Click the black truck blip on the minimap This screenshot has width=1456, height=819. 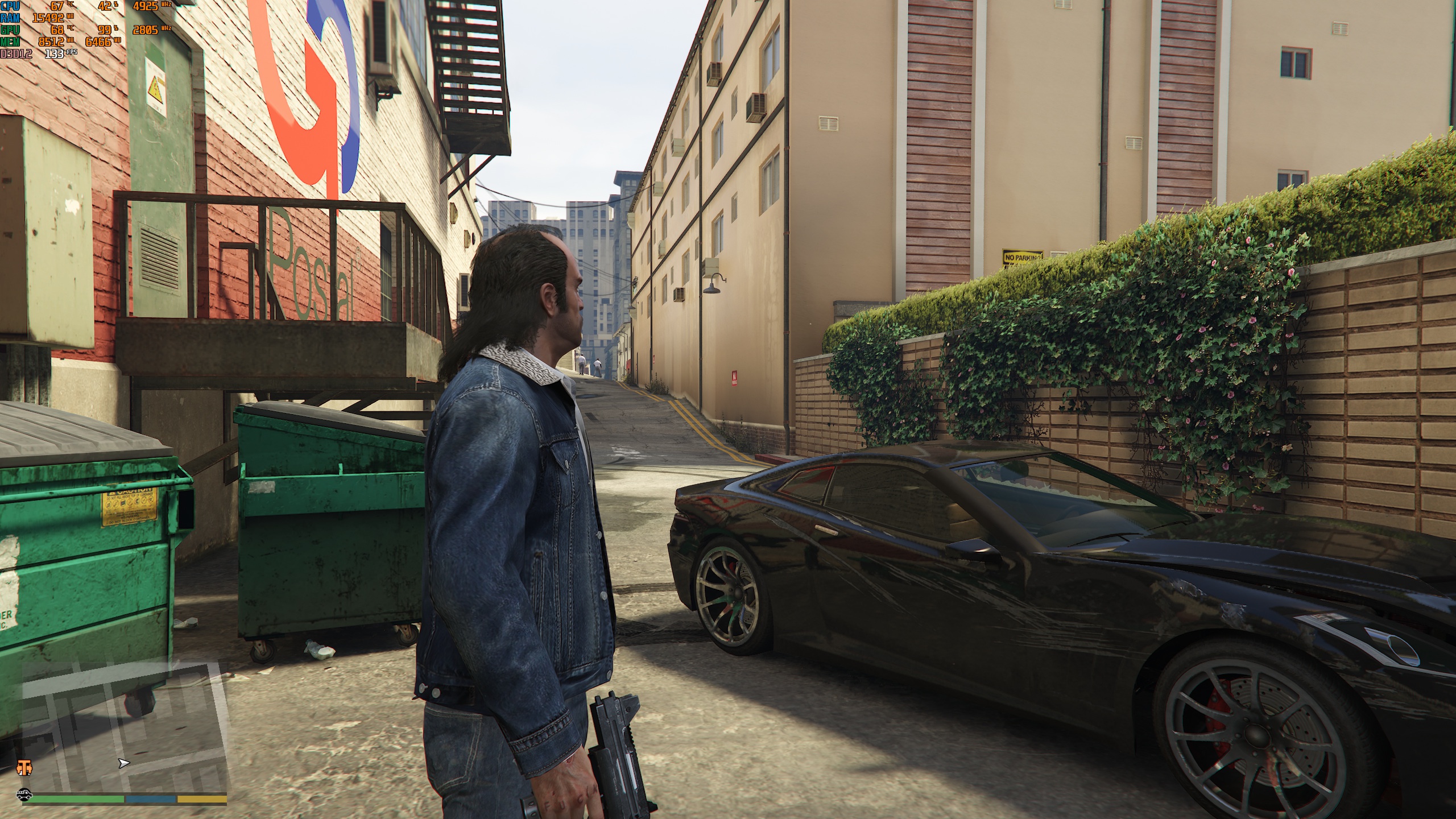[24, 793]
